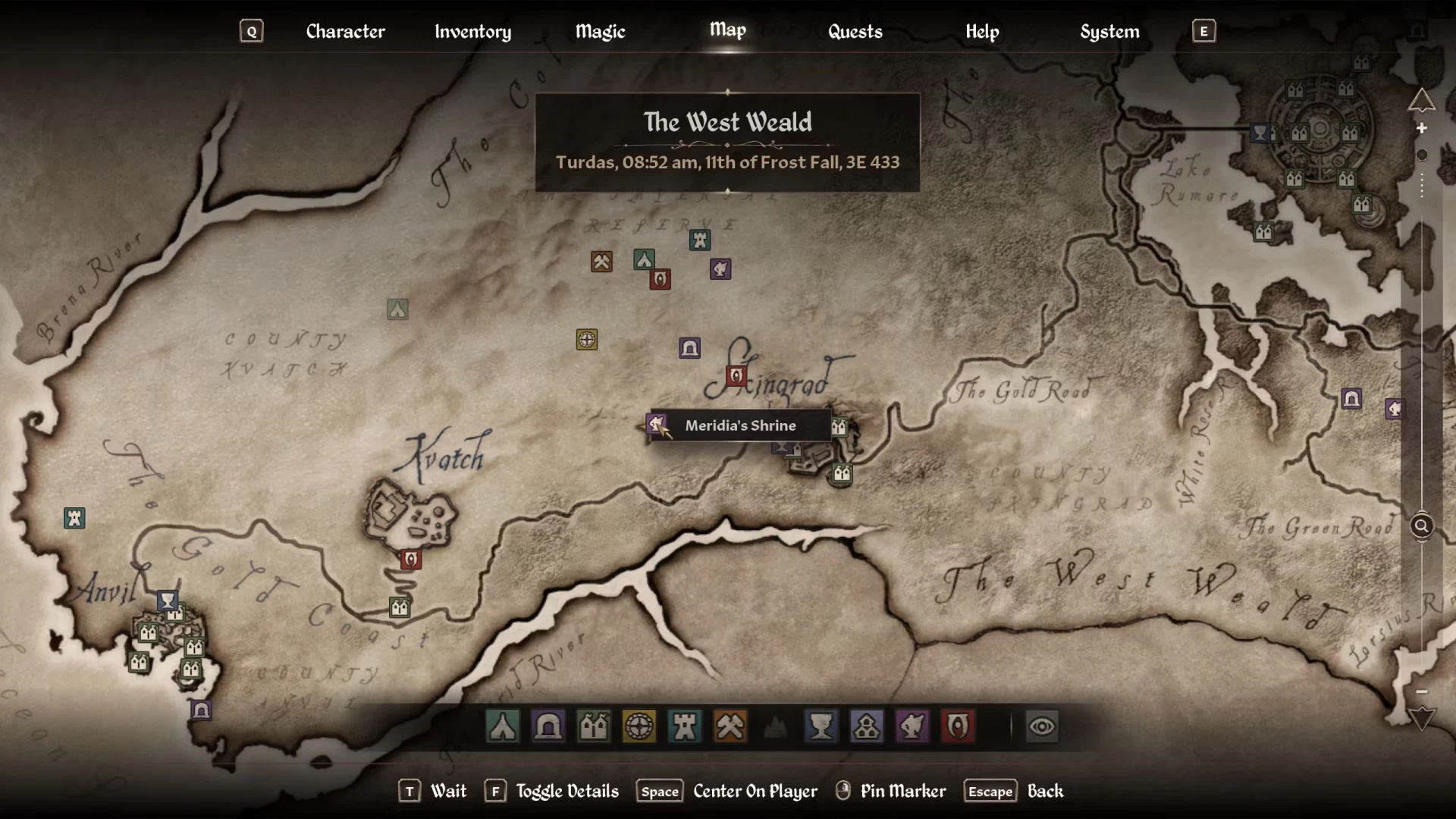
Task: Toggle the cave archway map filter
Action: pyautogui.click(x=548, y=726)
